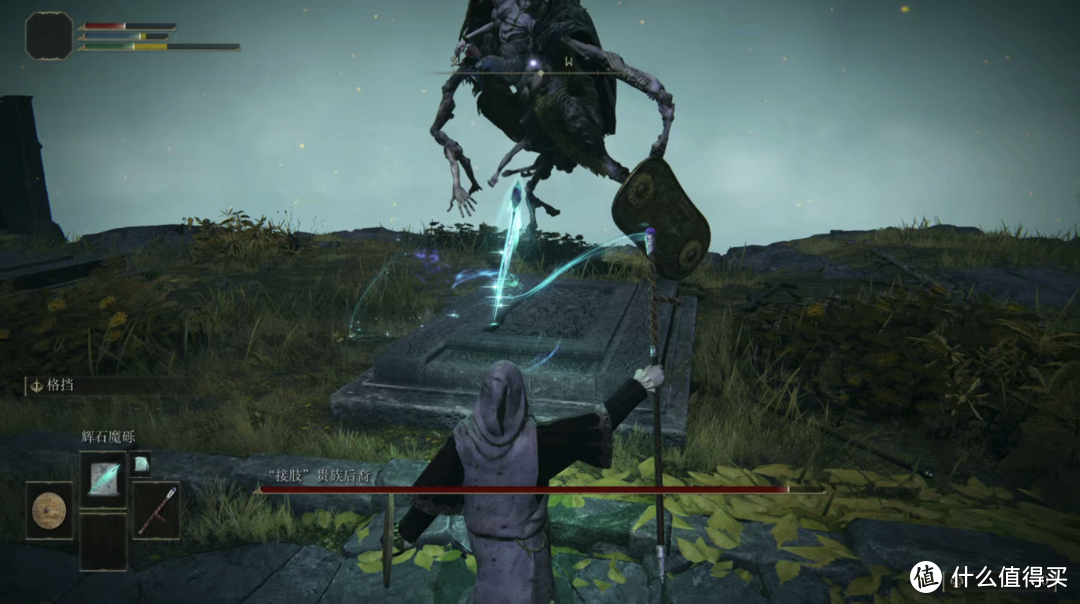Select the round wooden shield slot
The width and height of the screenshot is (1080, 604).
[x=48, y=510]
